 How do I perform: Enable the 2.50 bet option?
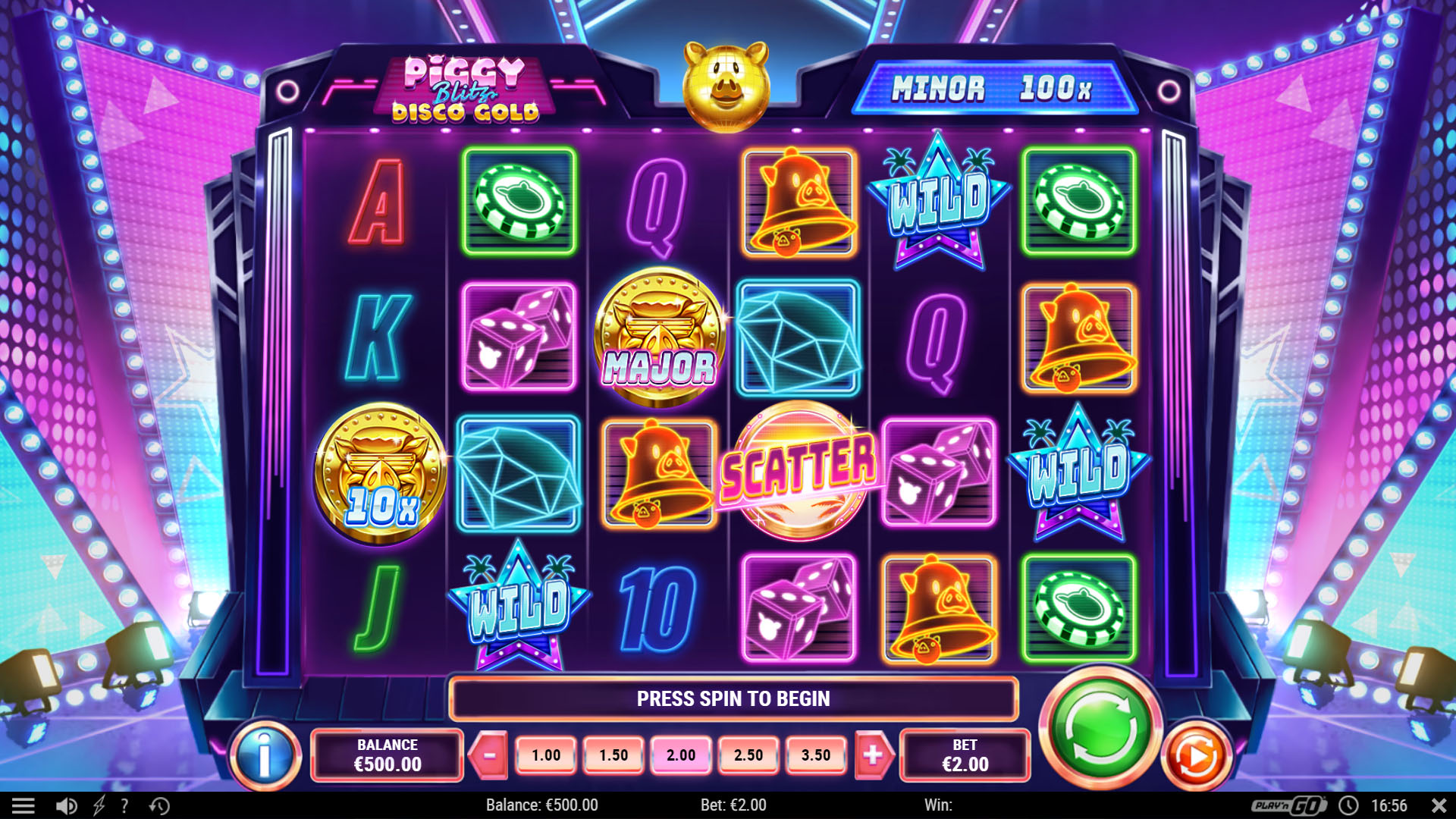[748, 755]
